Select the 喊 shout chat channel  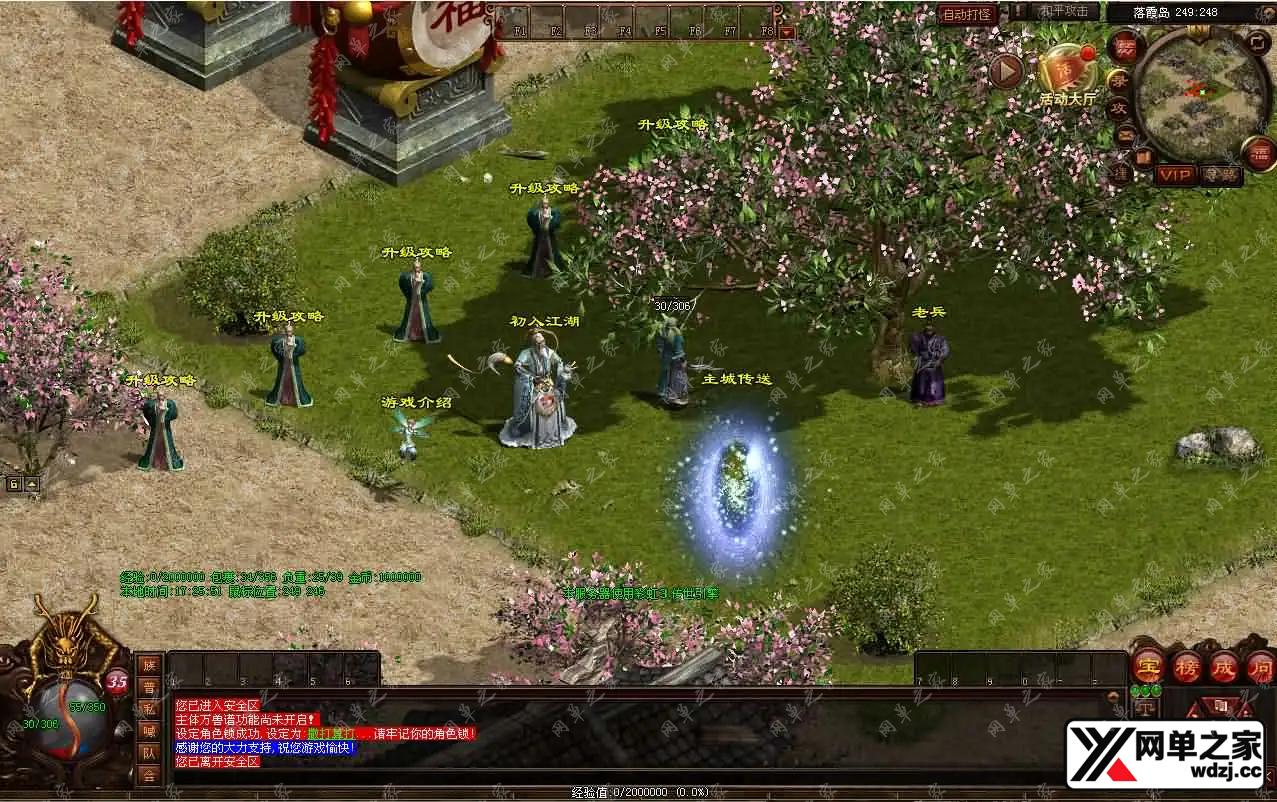point(149,731)
